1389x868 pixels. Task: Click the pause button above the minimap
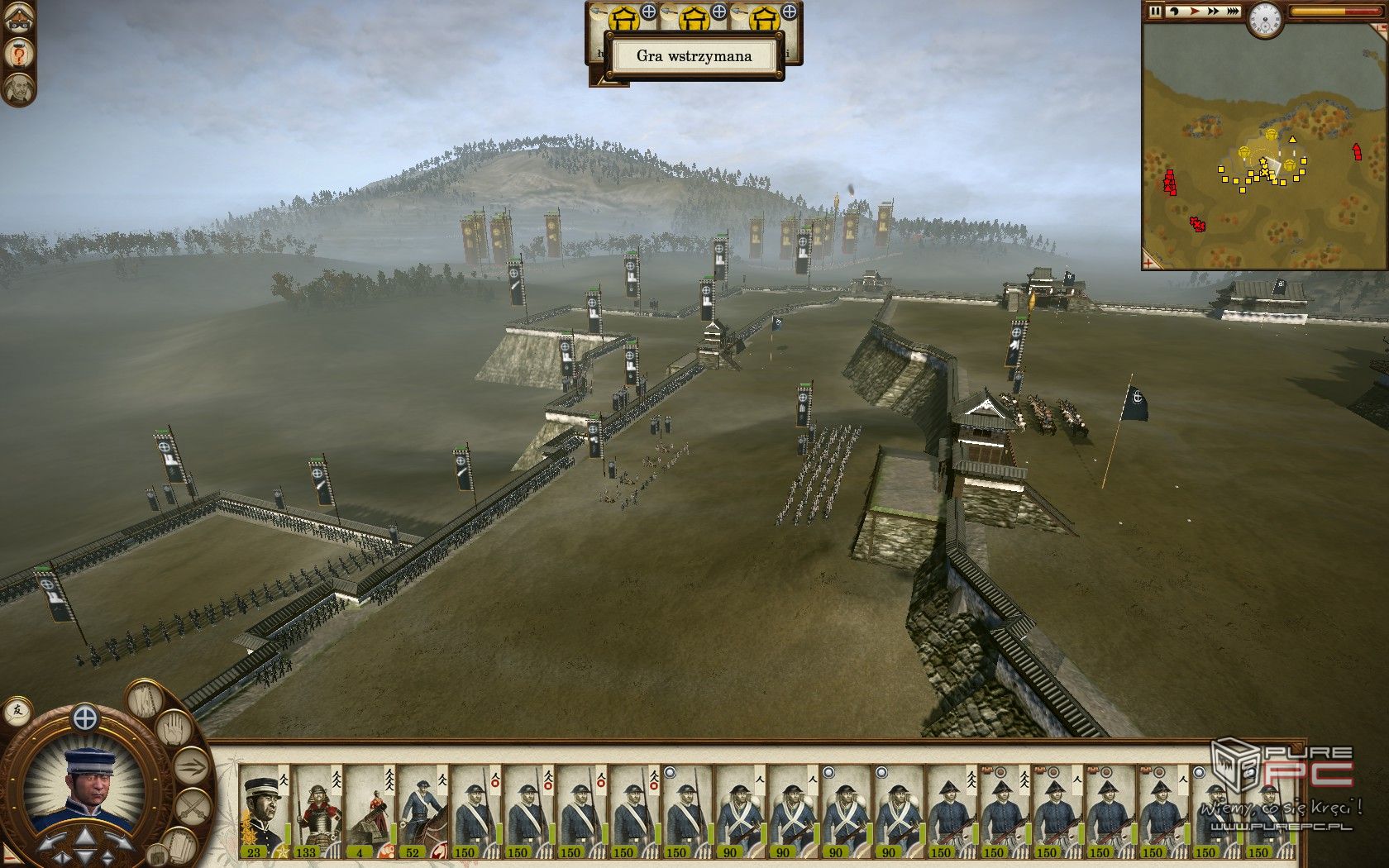point(1156,12)
